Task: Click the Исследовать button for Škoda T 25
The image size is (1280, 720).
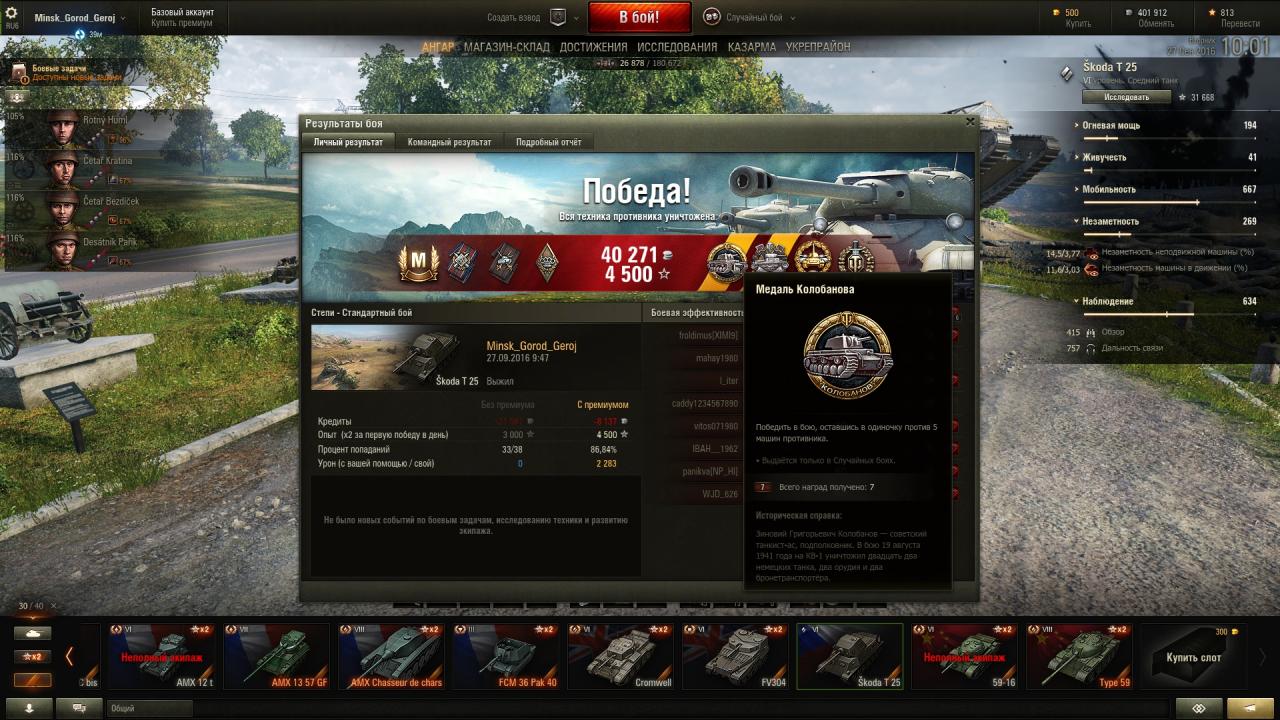Action: 1126,97
